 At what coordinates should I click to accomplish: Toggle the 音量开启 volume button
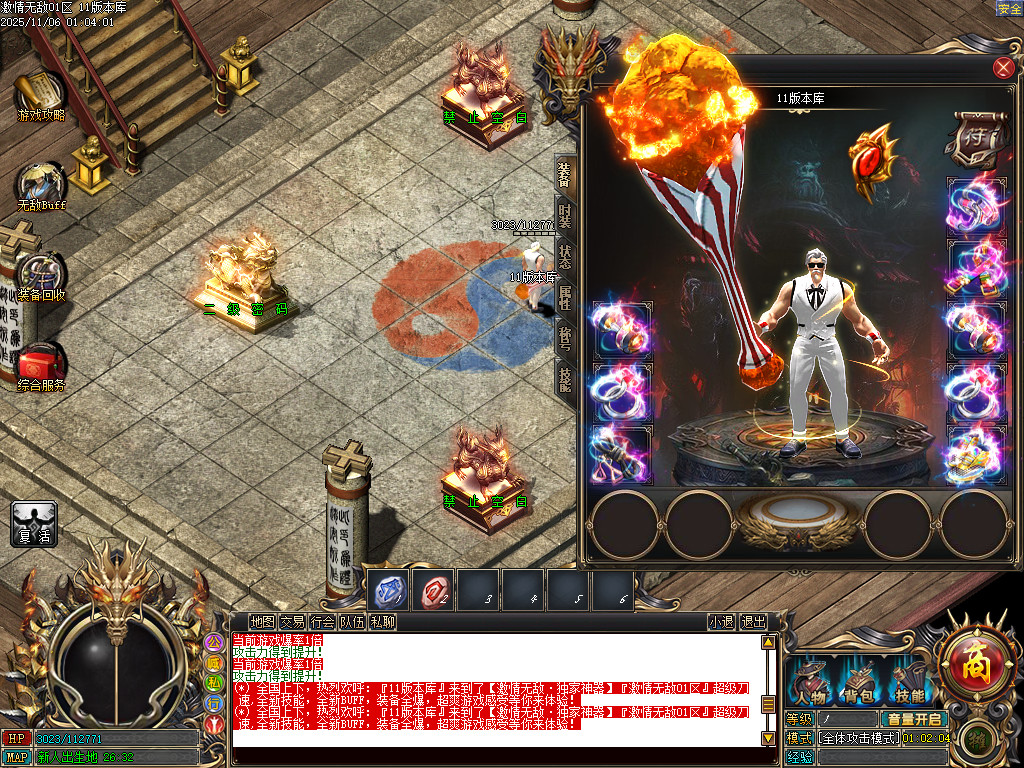[x=913, y=719]
